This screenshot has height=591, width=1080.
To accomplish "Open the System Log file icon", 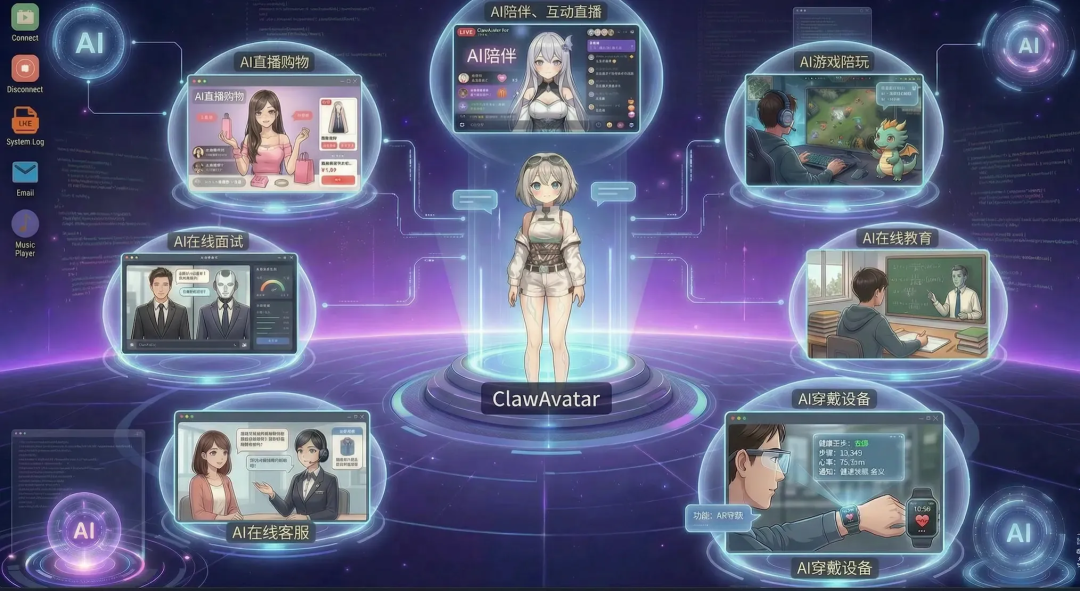I will click(x=25, y=121).
